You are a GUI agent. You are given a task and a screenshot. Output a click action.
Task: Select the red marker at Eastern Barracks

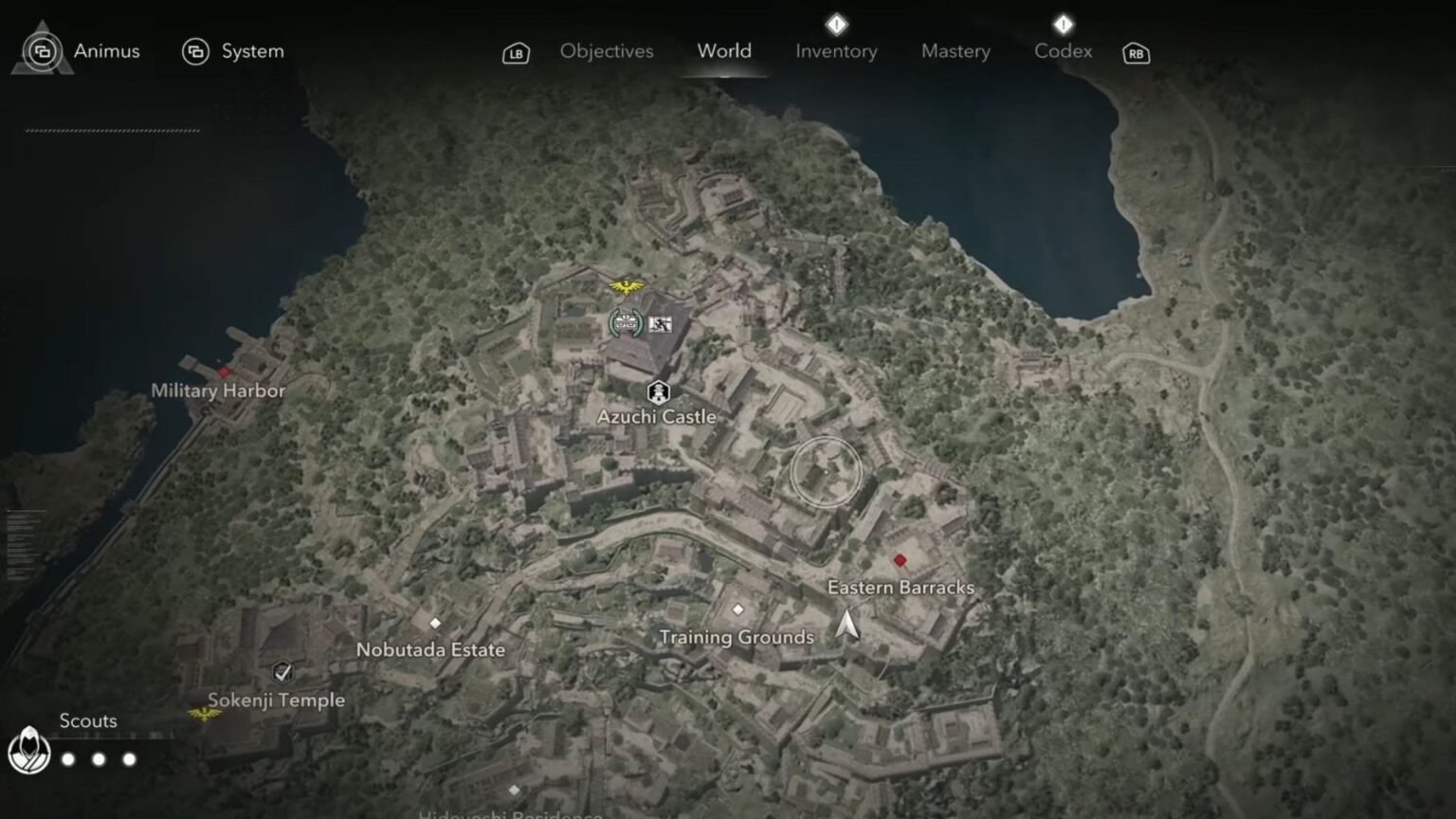point(899,559)
